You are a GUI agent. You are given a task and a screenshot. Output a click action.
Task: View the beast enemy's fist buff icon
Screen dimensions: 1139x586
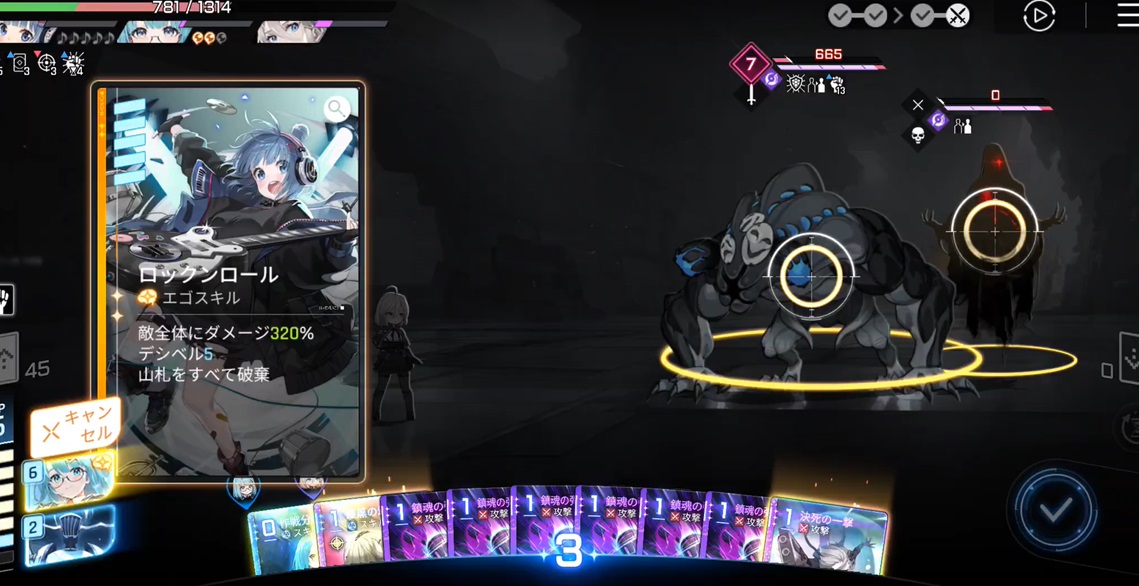coord(837,85)
